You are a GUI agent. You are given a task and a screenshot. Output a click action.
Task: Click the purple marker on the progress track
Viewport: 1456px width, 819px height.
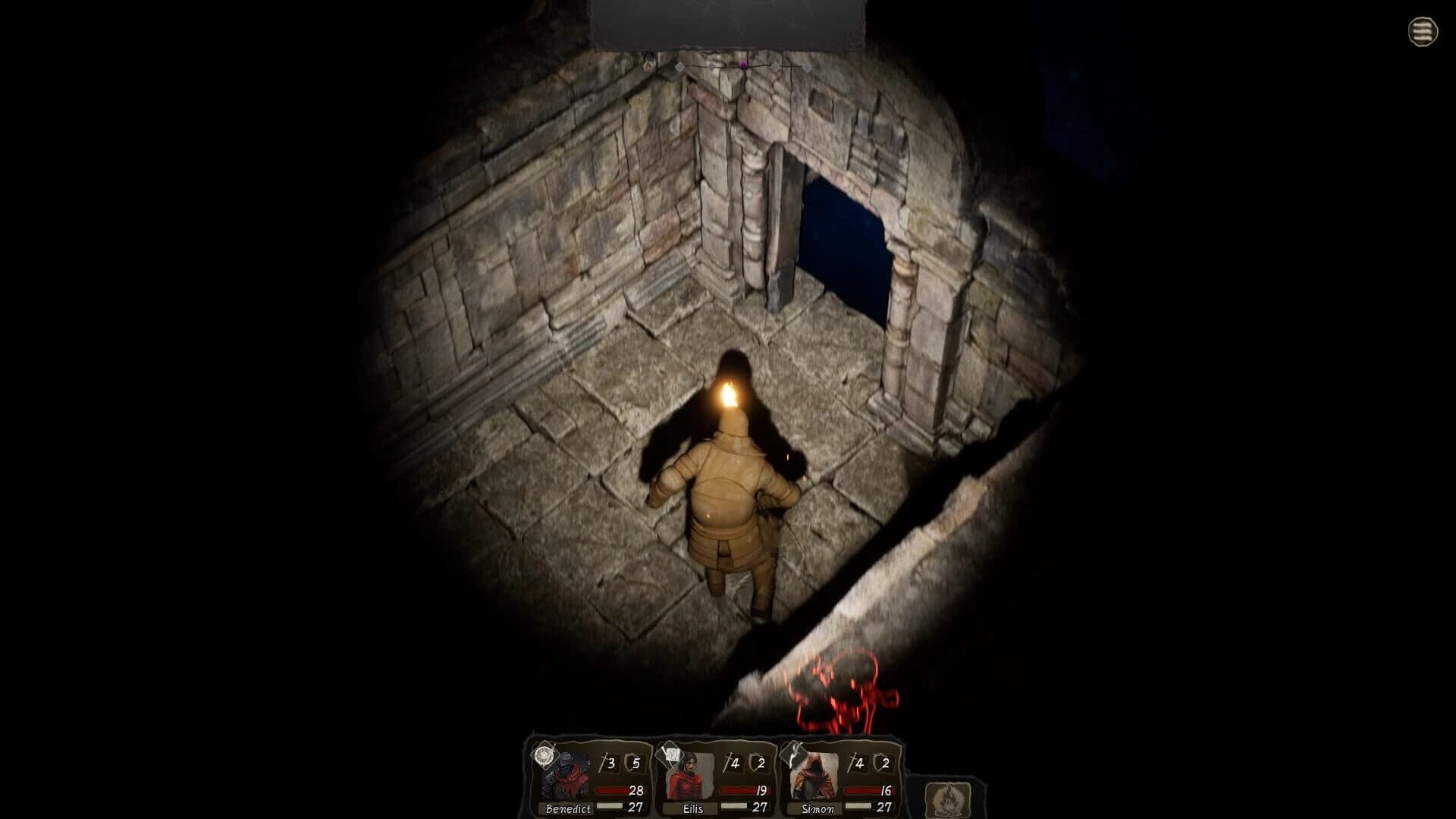point(744,66)
